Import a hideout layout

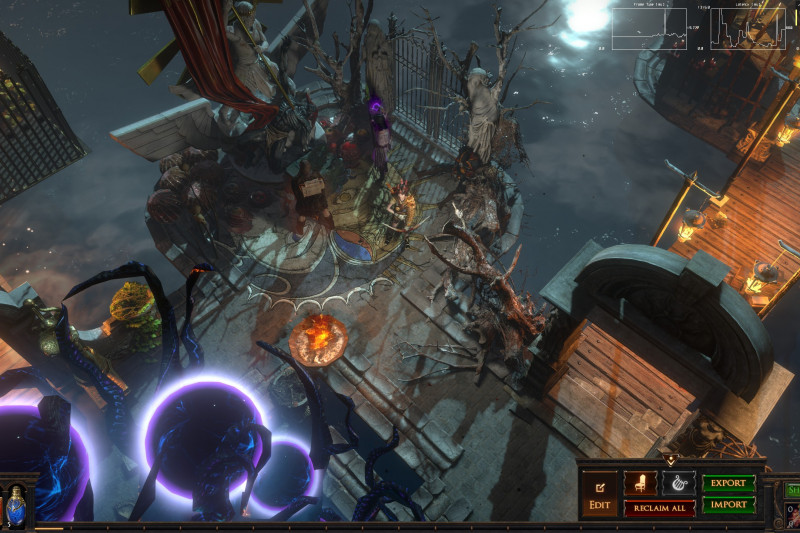click(728, 505)
